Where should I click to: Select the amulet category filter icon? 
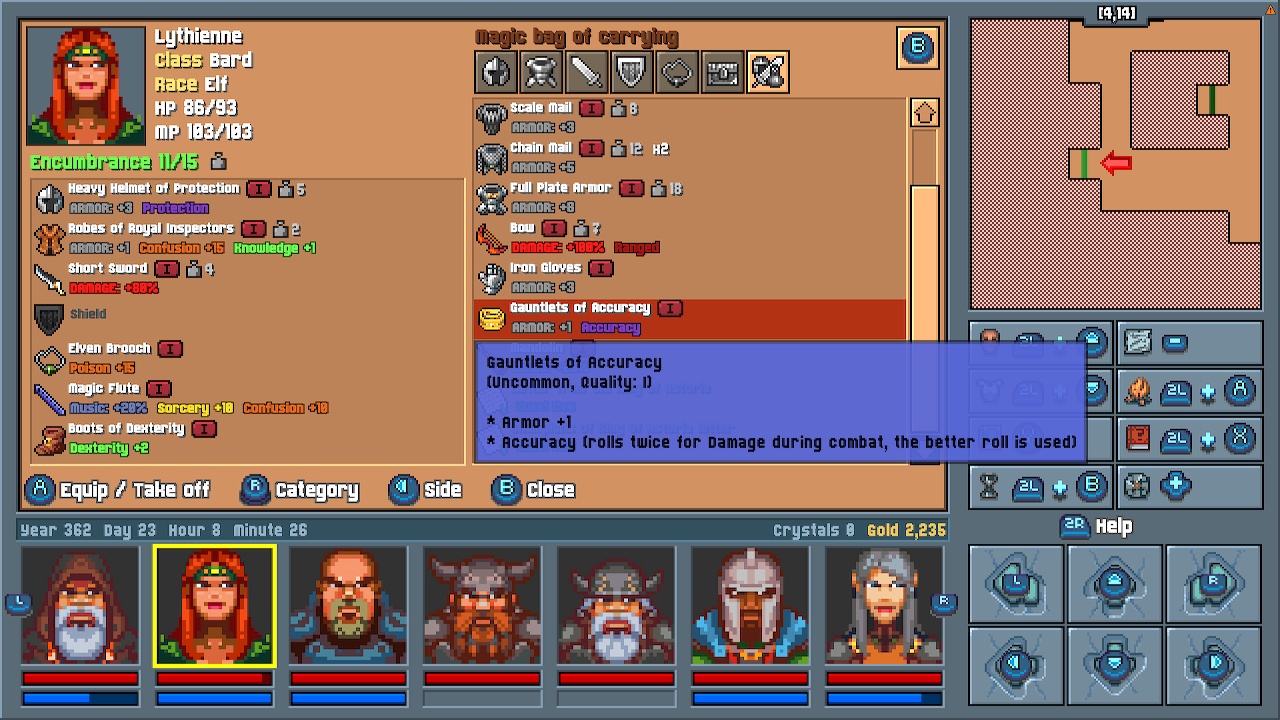676,71
